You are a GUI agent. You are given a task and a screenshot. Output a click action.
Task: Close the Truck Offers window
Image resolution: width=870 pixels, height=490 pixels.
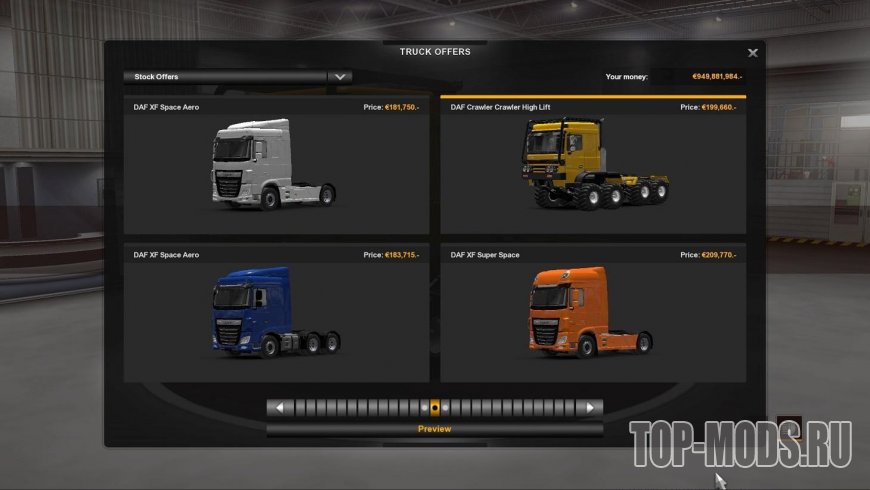753,53
